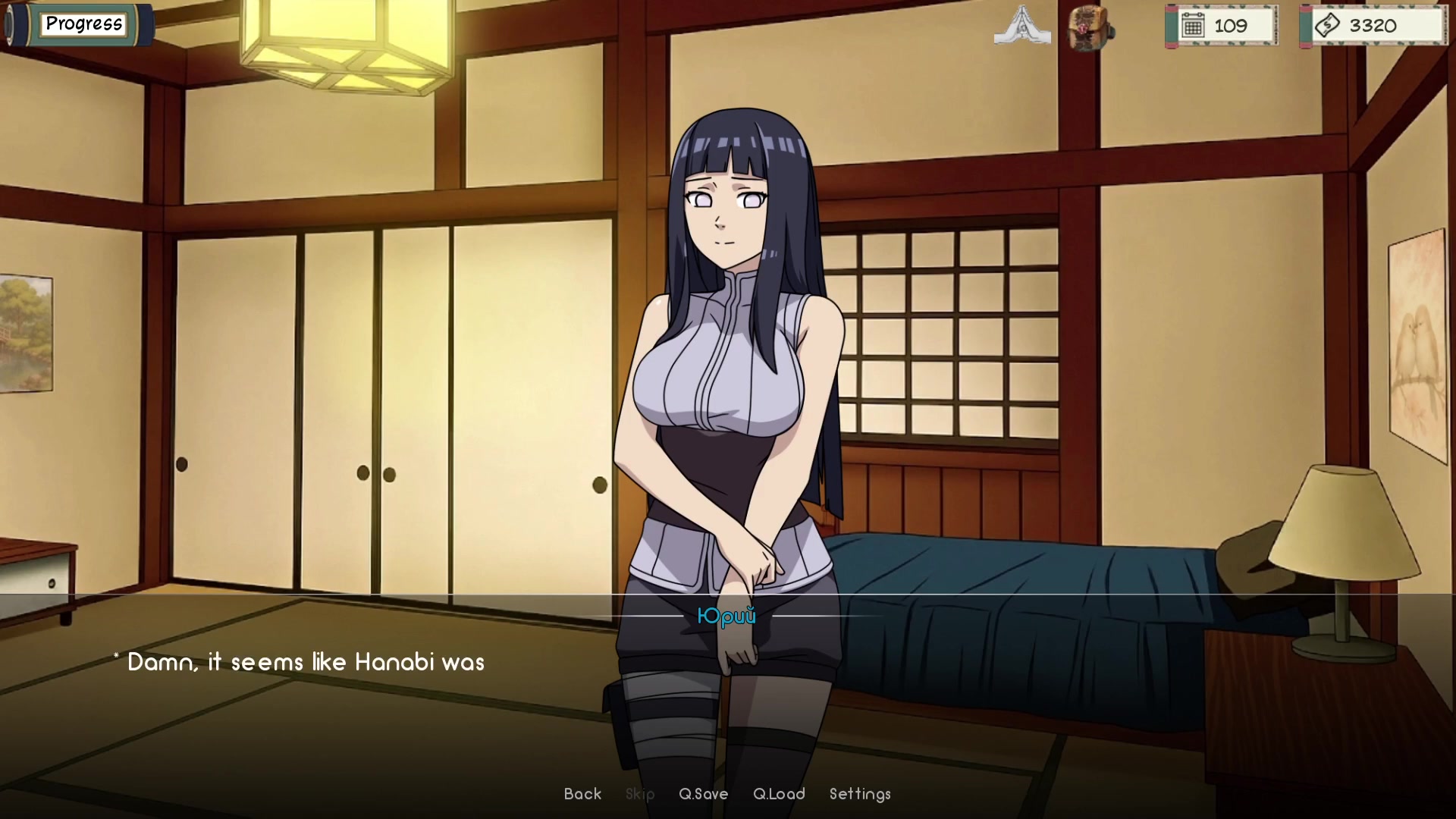Open the Progress scroll in the top-left corner
The height and width of the screenshot is (819, 1456).
coord(83,24)
